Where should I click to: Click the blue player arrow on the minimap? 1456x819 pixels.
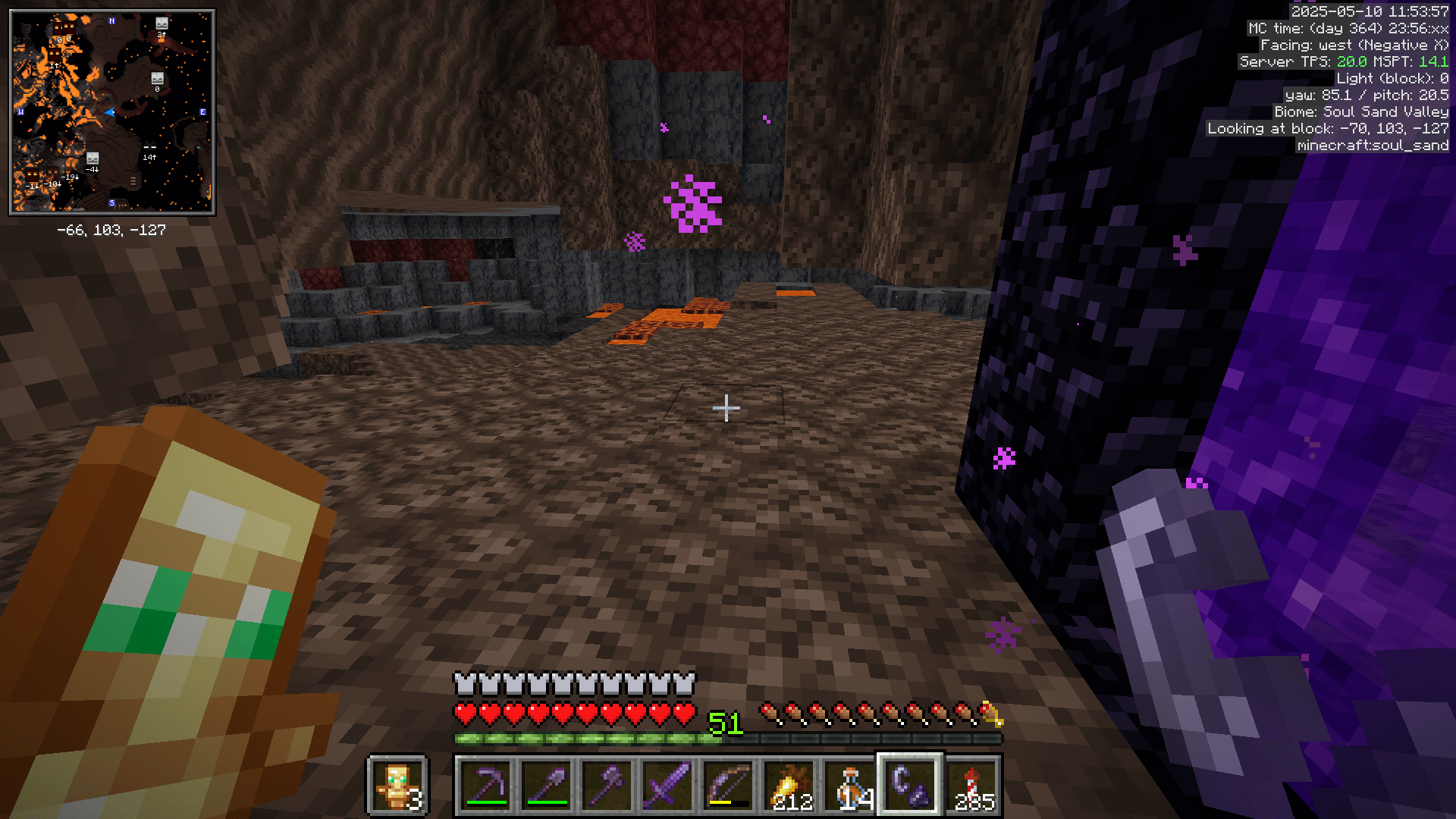[109, 111]
